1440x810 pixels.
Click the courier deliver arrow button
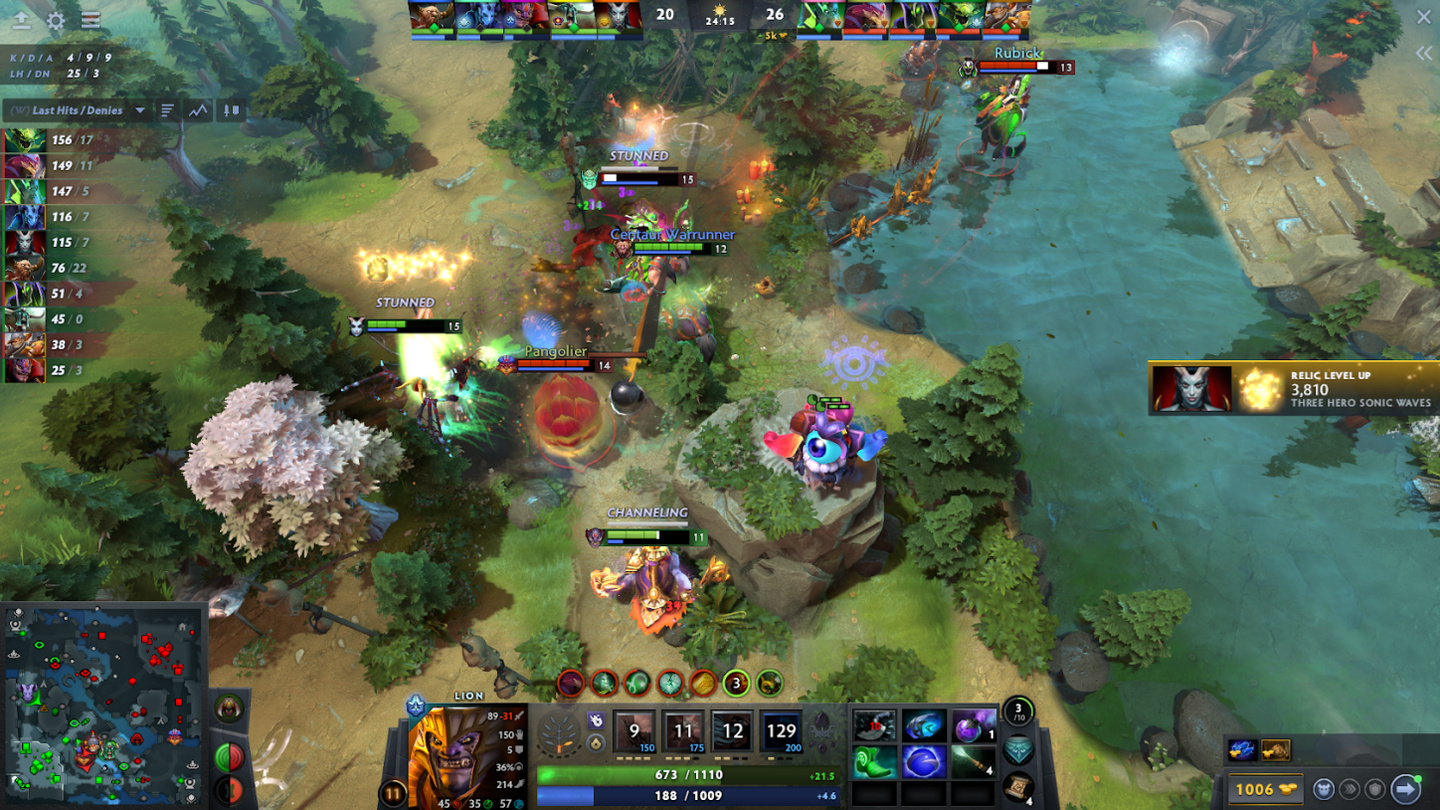click(x=1405, y=788)
